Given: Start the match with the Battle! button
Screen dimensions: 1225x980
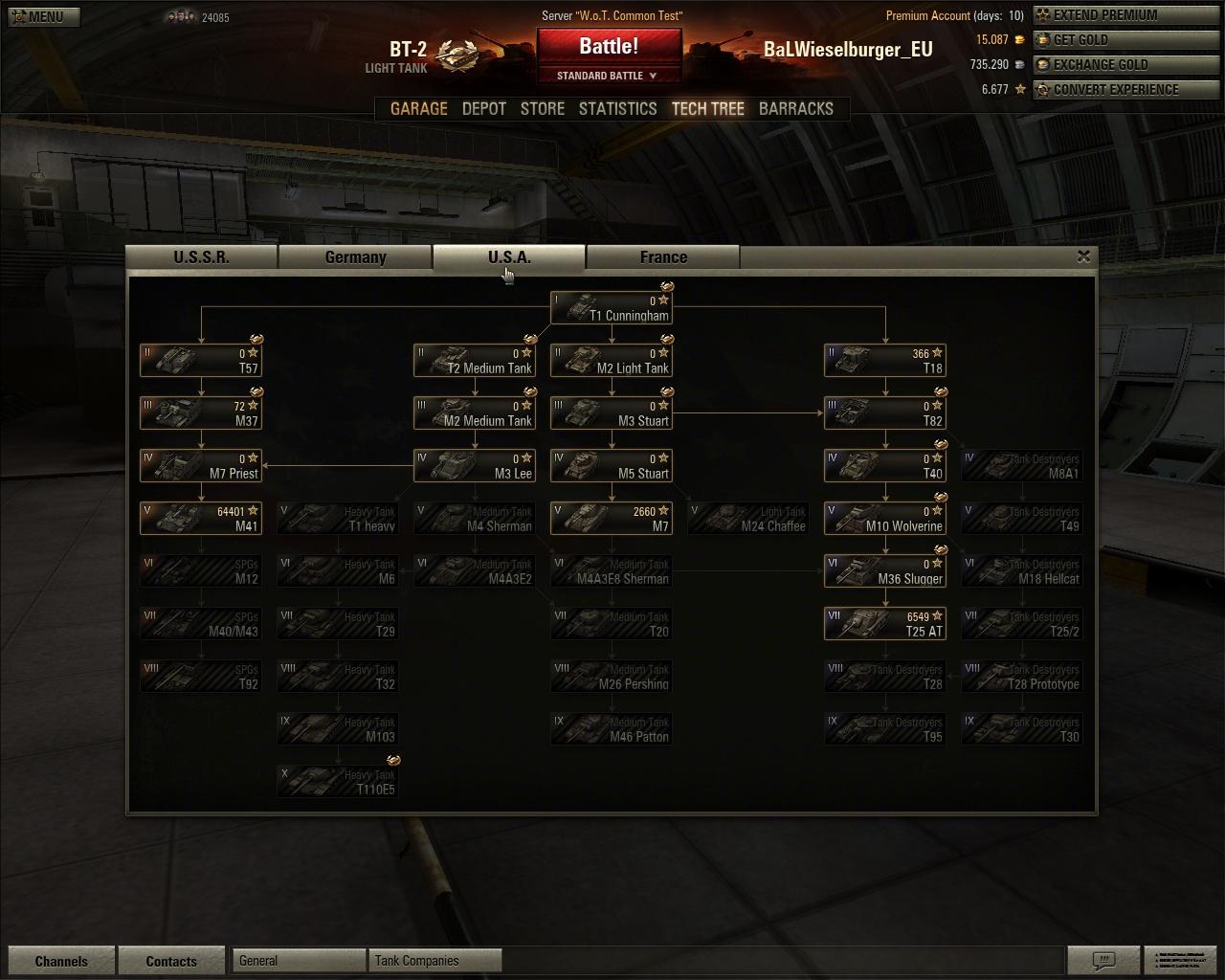Looking at the screenshot, I should (609, 46).
